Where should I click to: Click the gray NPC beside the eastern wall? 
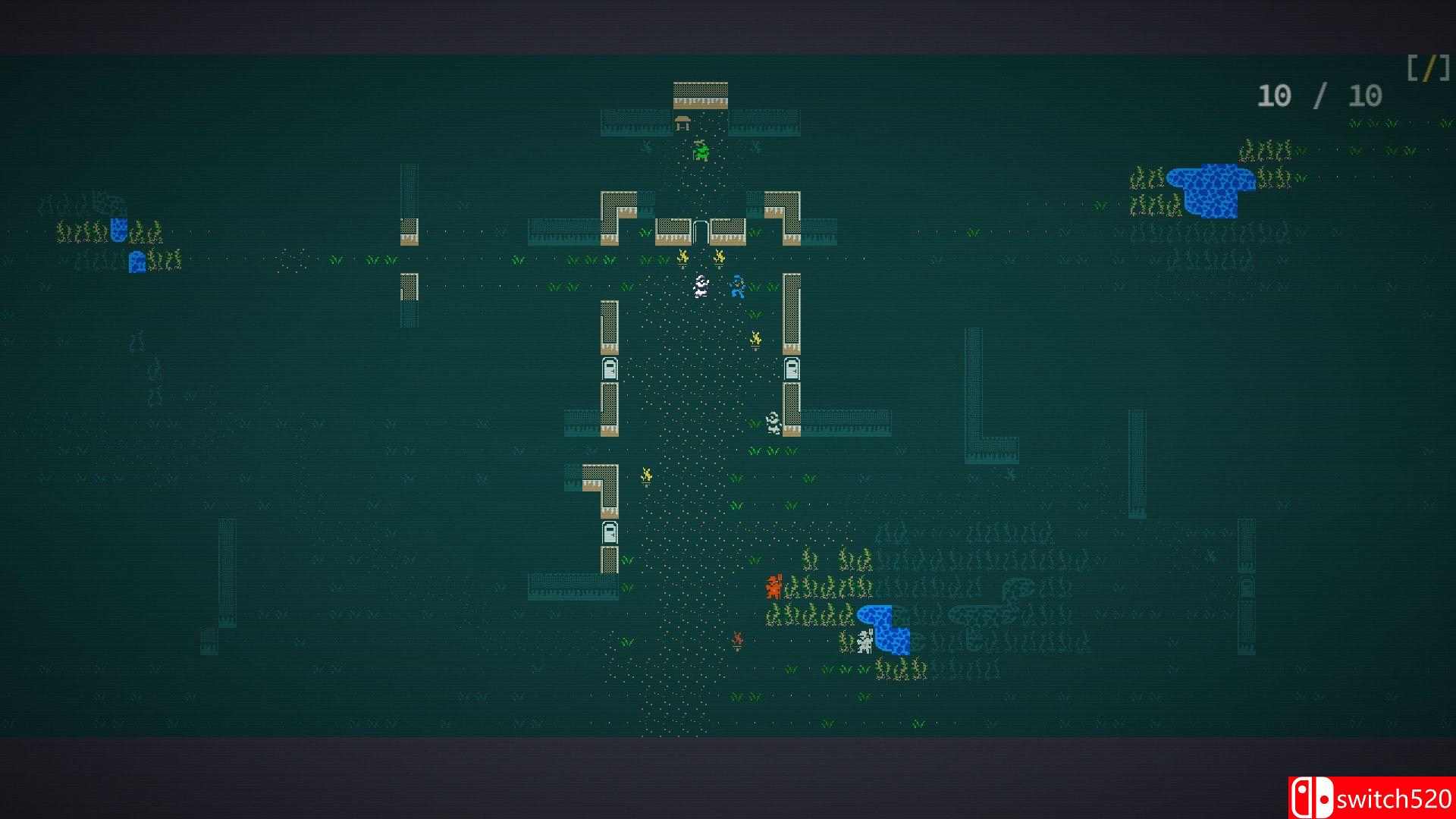click(x=773, y=423)
